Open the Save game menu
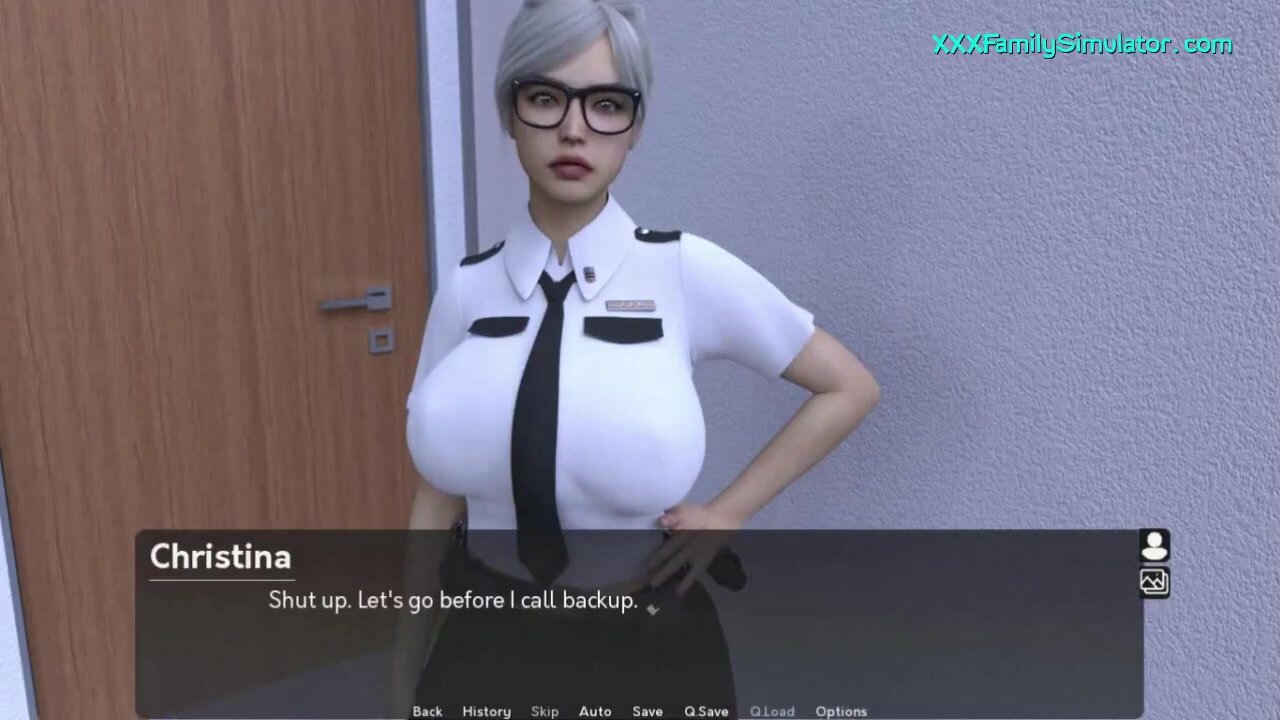This screenshot has height=720, width=1280. 647,711
